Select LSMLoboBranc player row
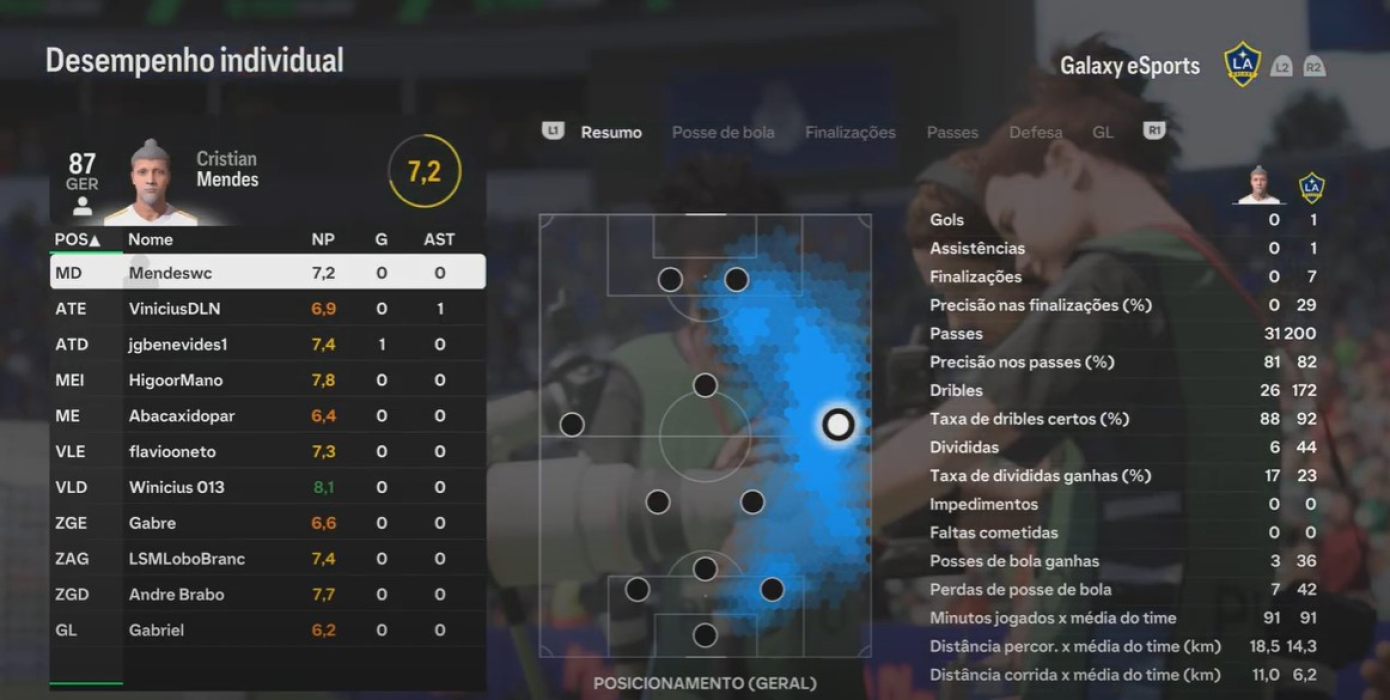 tap(267, 559)
